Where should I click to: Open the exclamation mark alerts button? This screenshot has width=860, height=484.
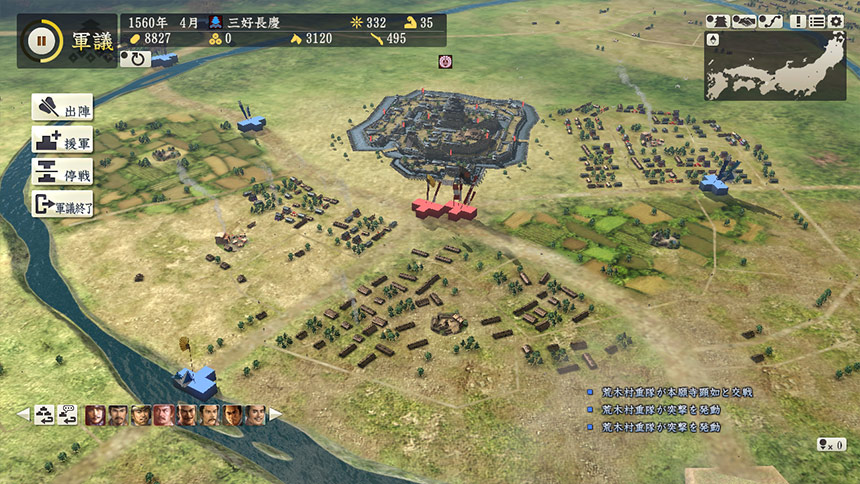[798, 21]
